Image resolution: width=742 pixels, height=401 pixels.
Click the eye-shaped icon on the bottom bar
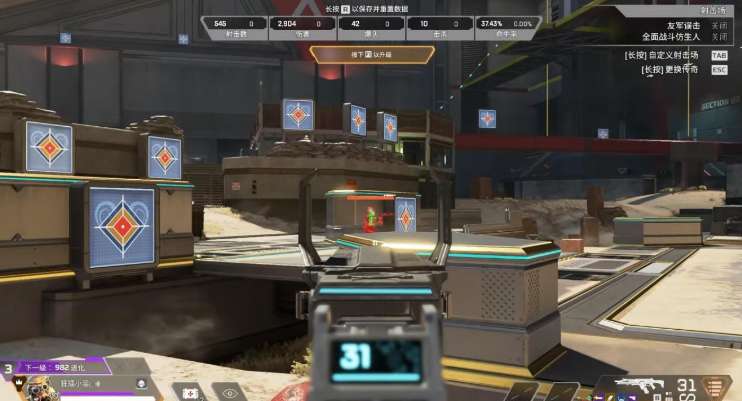click(x=231, y=393)
